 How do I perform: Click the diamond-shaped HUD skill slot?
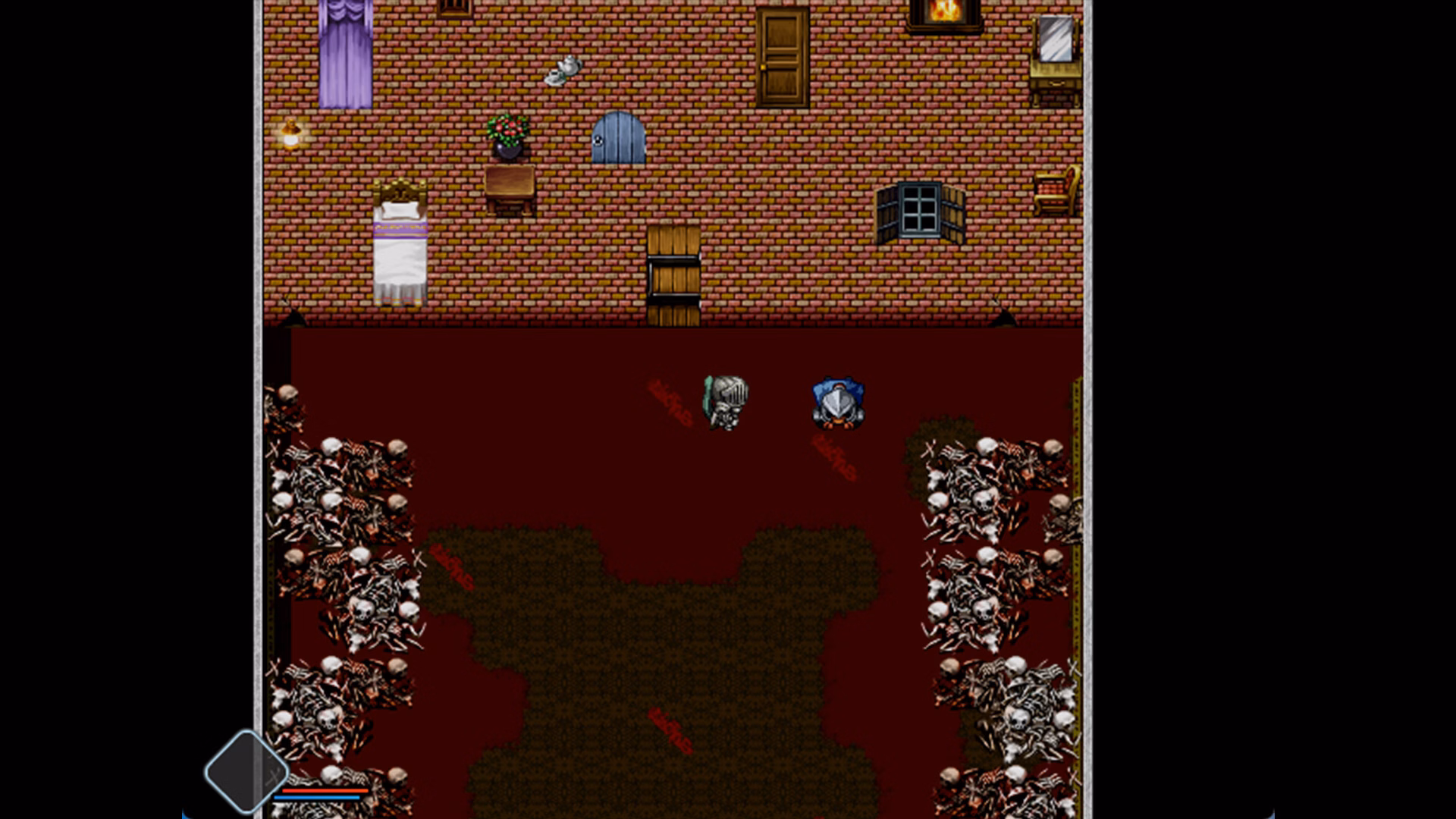pyautogui.click(x=245, y=771)
